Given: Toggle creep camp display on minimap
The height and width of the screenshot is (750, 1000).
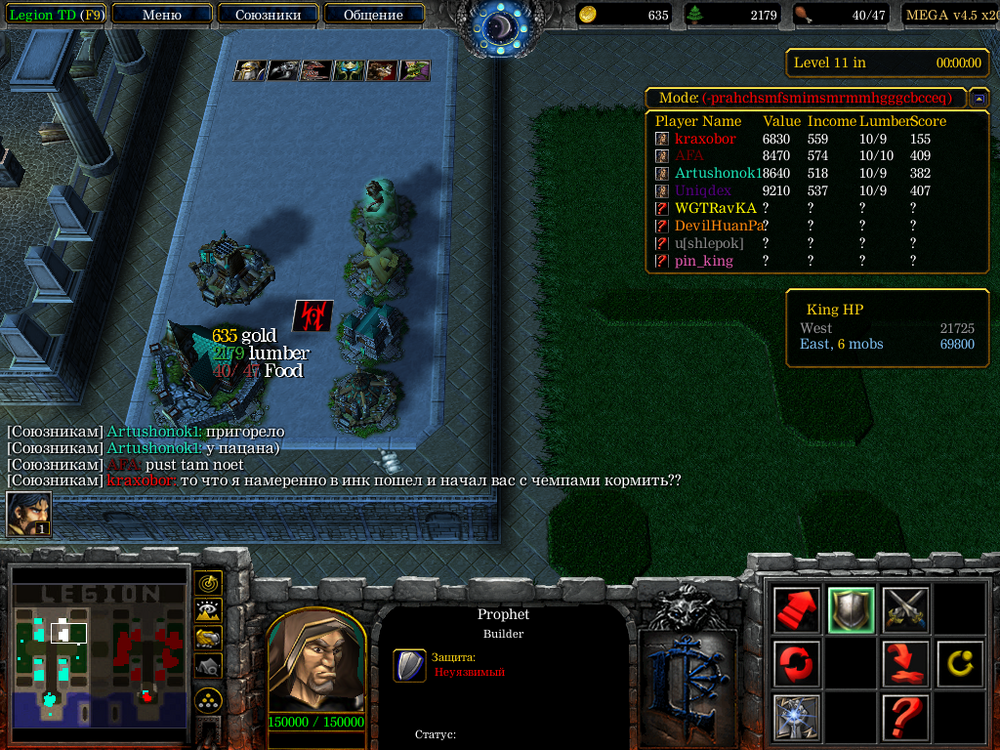Looking at the screenshot, I should pyautogui.click(x=209, y=665).
